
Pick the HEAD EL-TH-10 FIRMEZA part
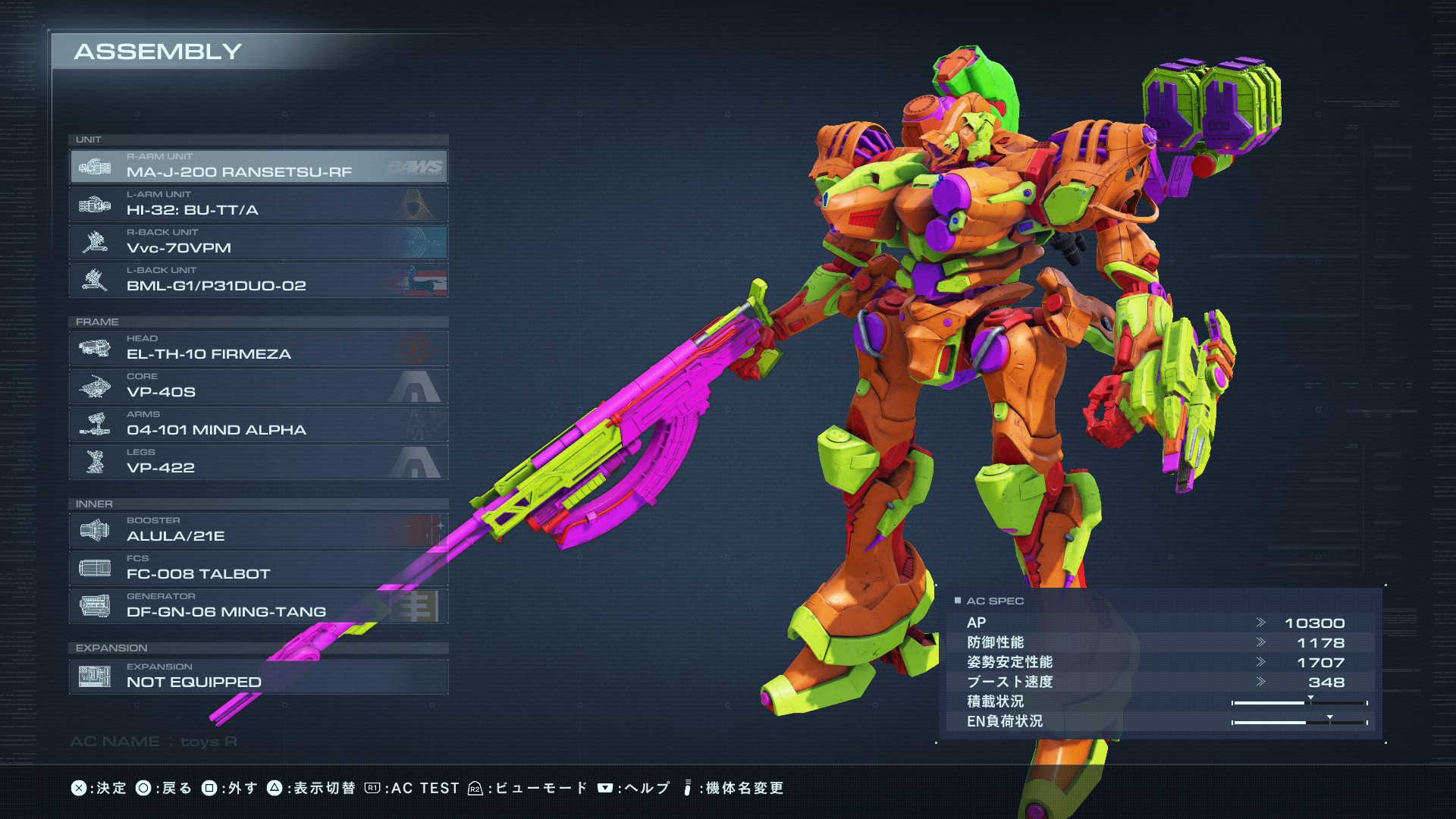(x=258, y=348)
